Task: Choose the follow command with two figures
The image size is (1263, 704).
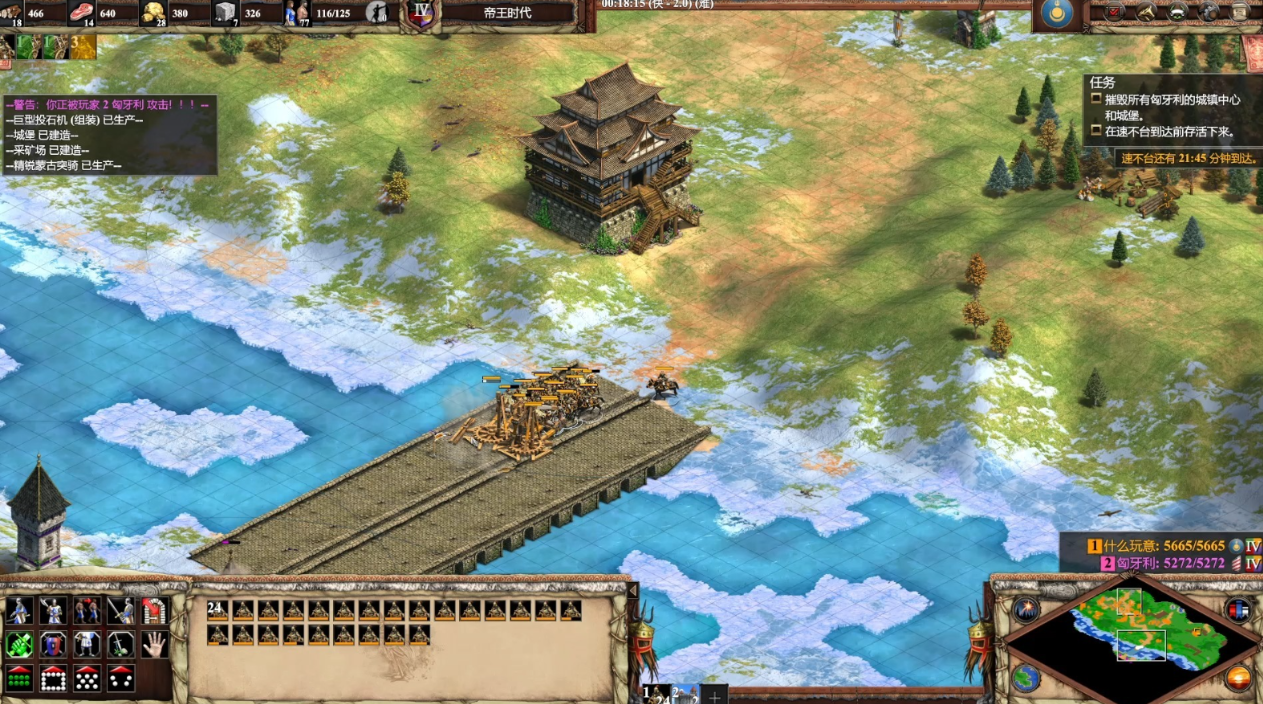Action: pos(87,610)
